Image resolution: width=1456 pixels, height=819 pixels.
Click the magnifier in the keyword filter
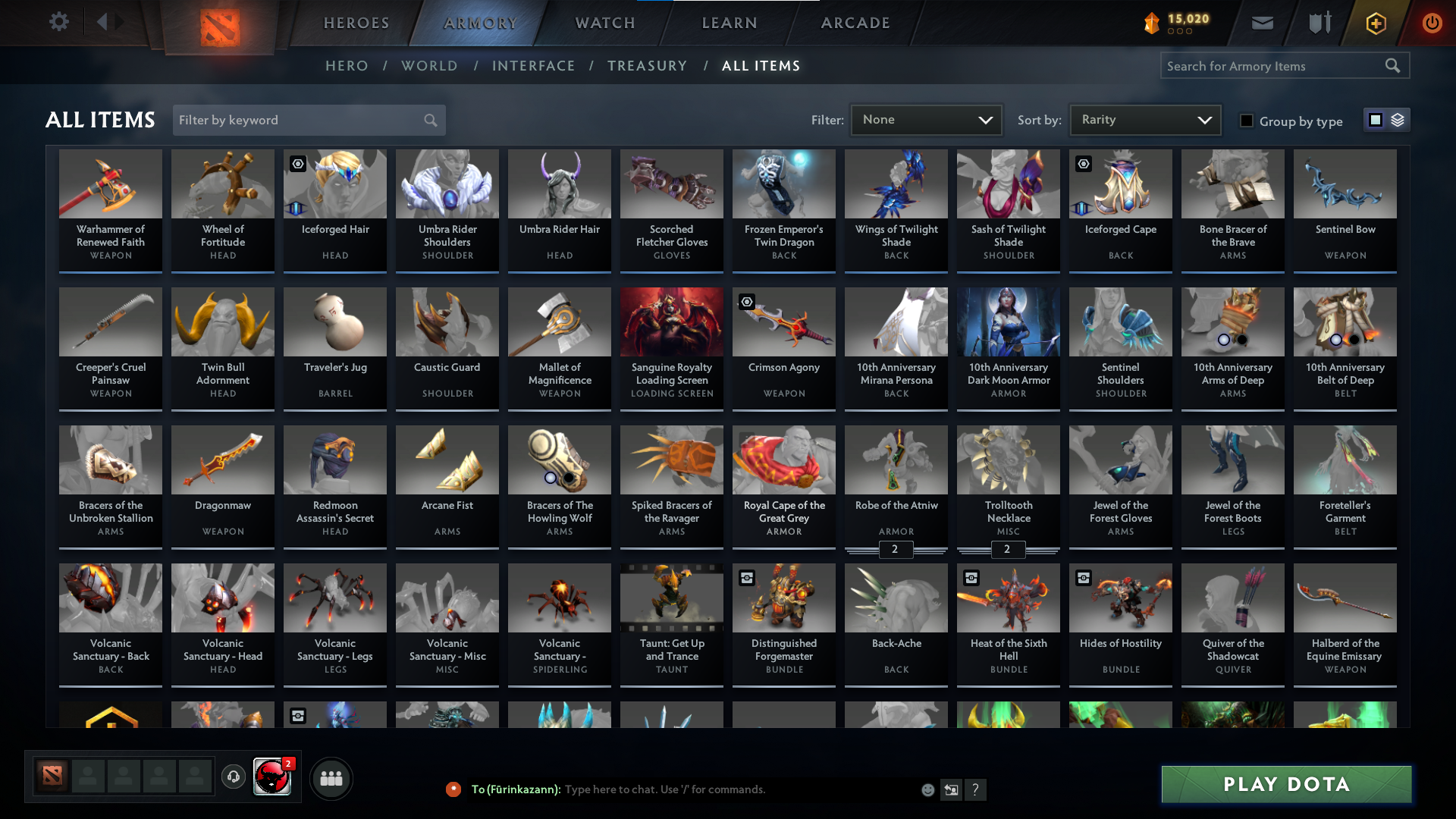click(x=429, y=120)
